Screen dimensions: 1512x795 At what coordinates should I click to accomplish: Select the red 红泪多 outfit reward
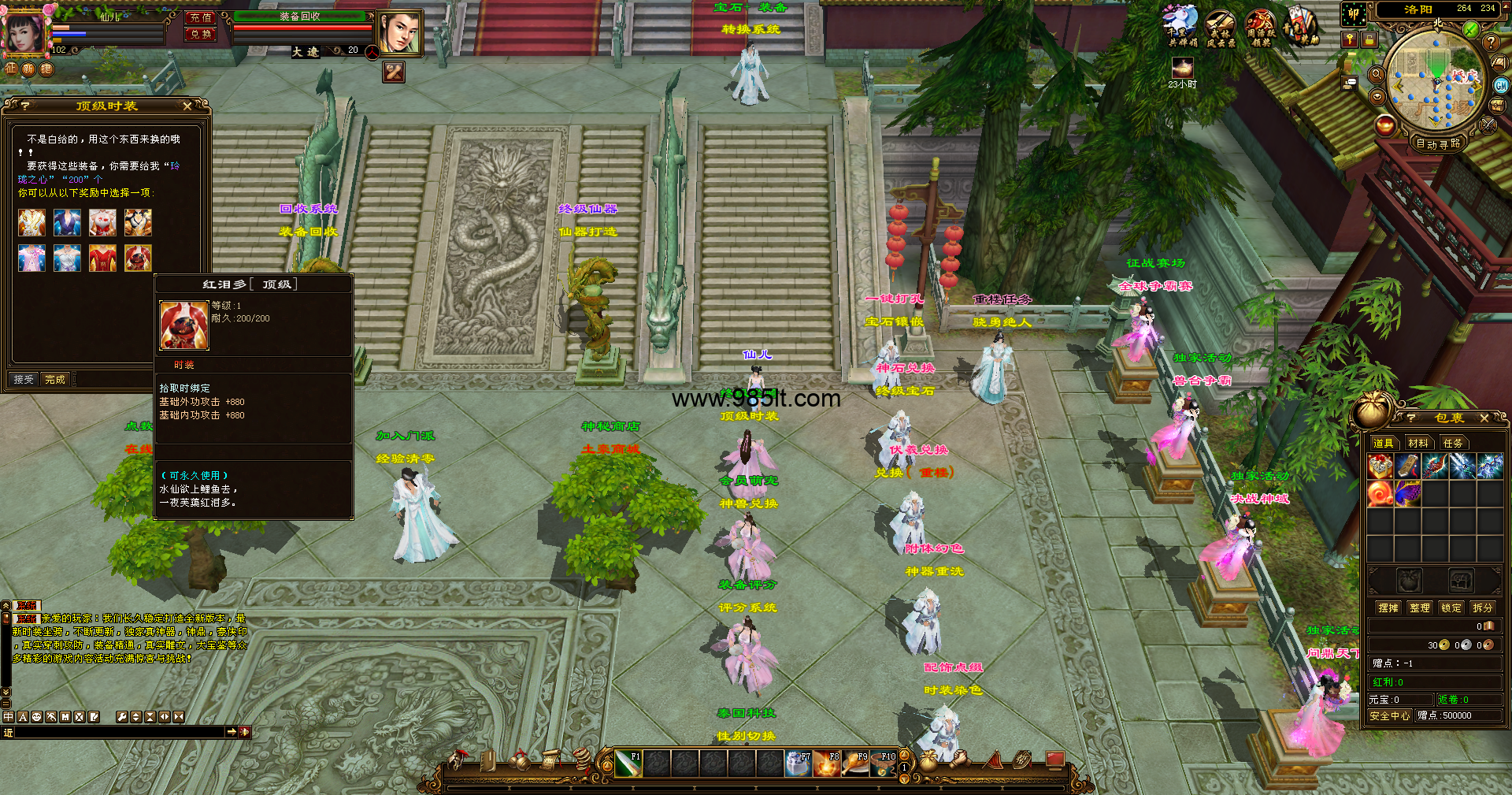coord(138,258)
